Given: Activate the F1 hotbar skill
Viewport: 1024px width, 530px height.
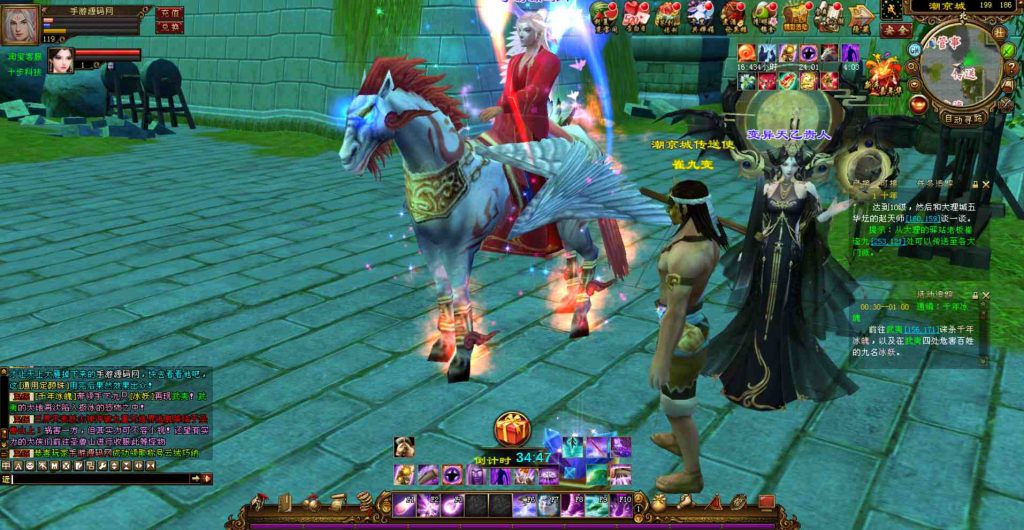Looking at the screenshot, I should click(406, 504).
